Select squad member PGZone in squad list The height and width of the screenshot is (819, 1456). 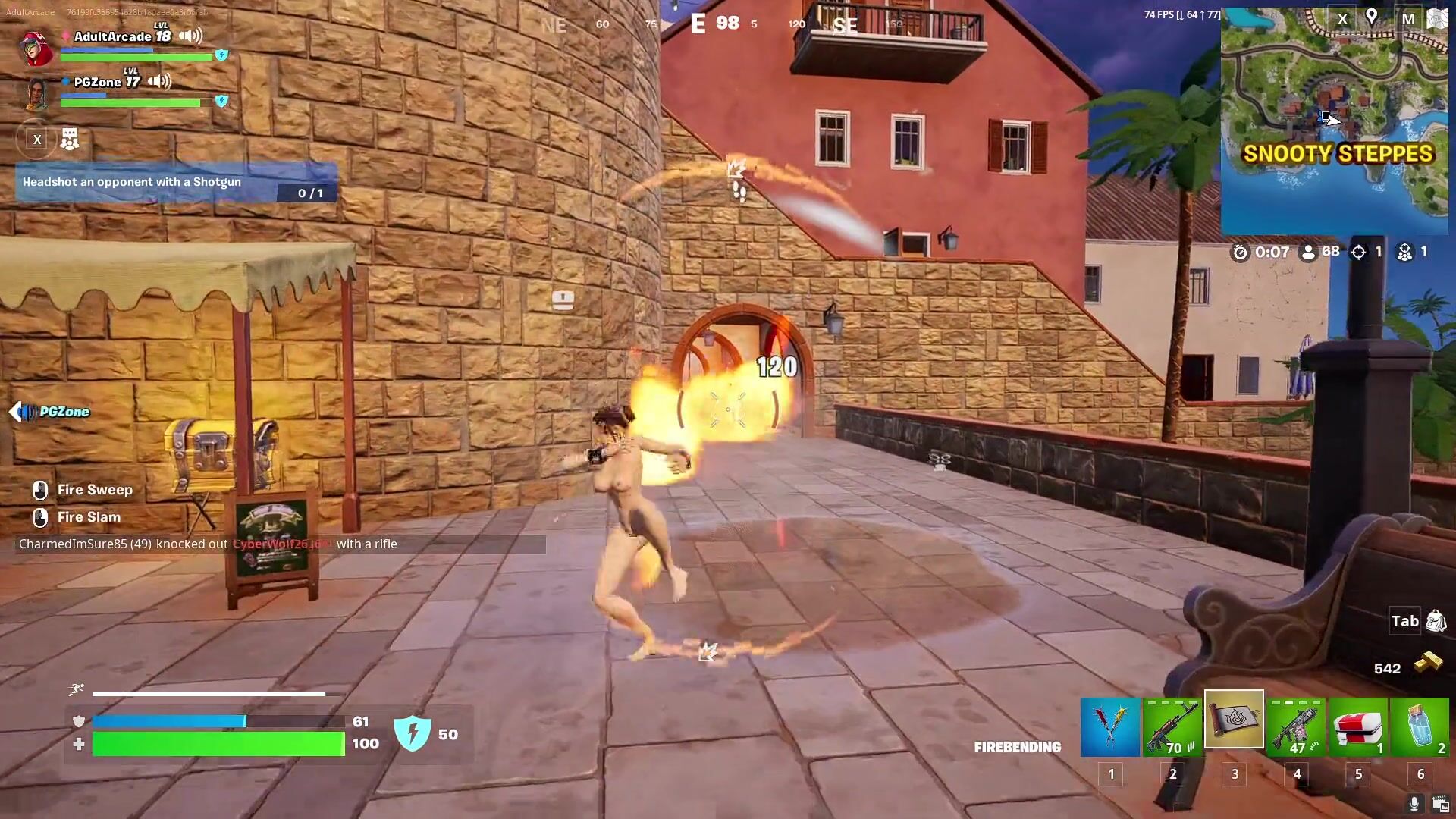tap(97, 82)
